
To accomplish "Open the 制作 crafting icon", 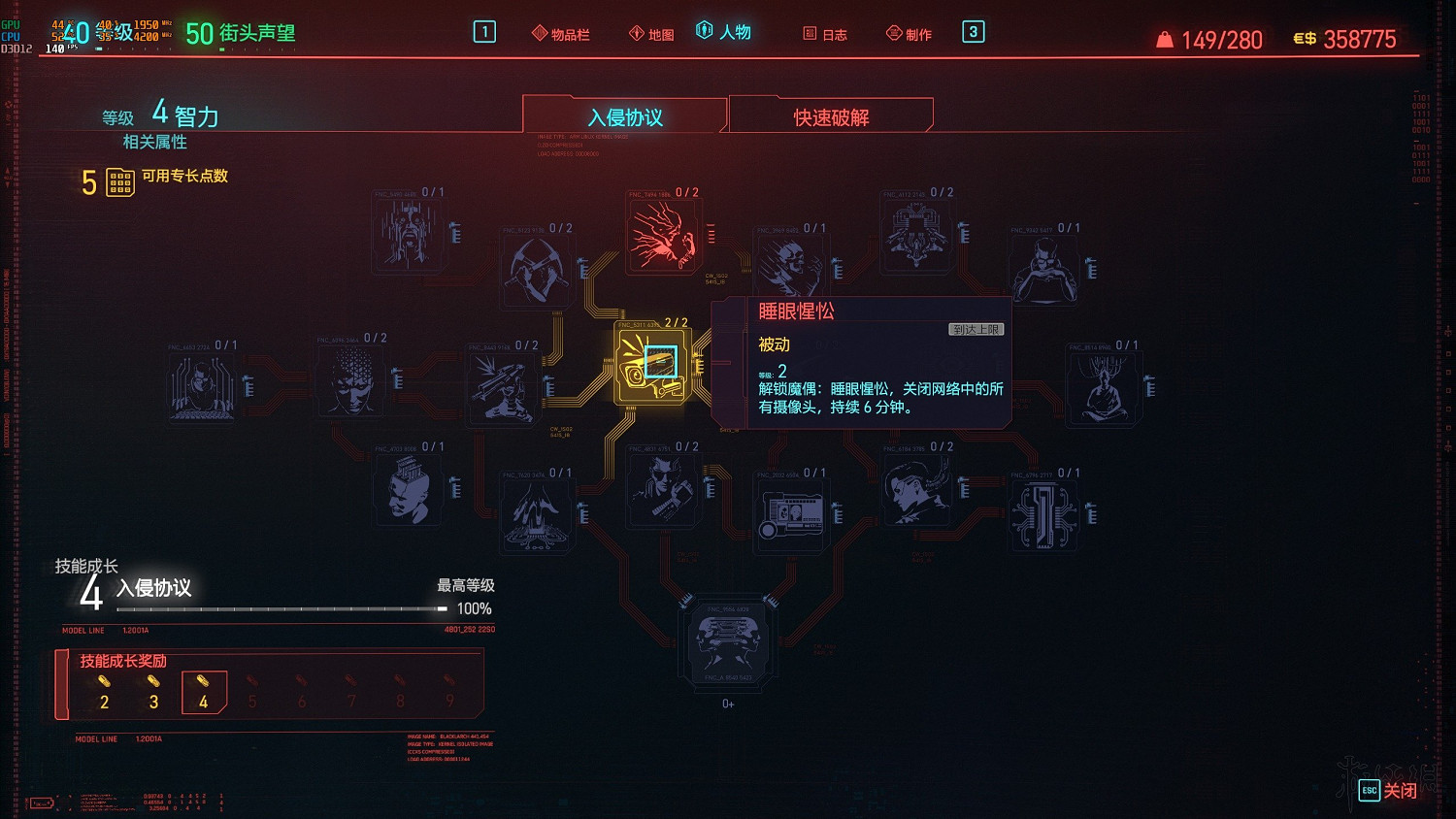I will 908,32.
